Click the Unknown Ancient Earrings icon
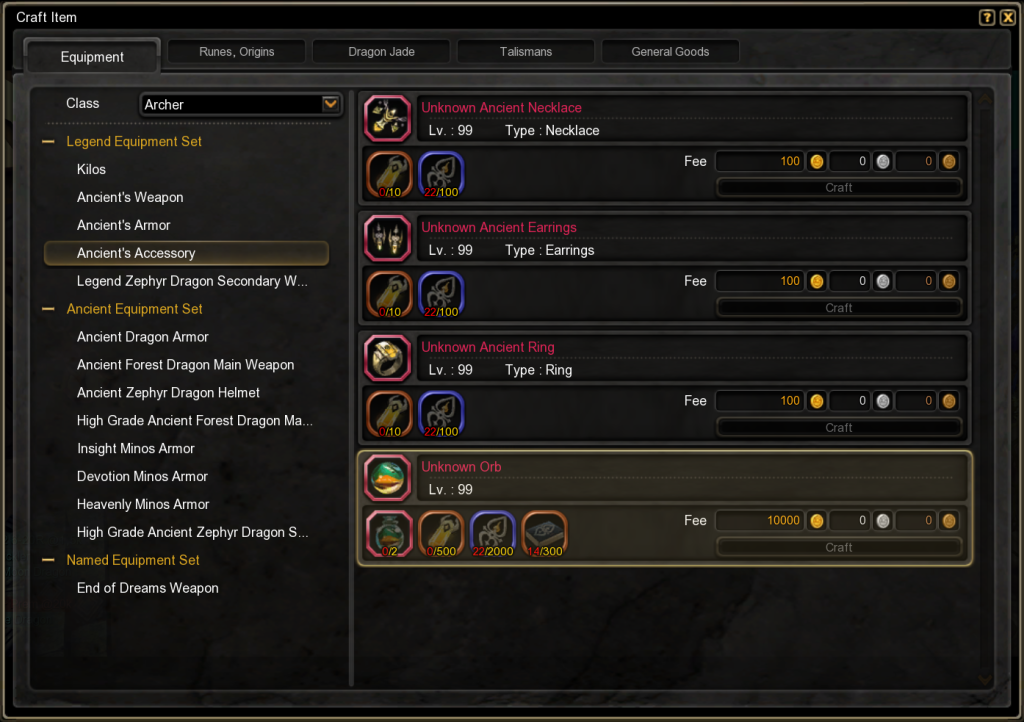Viewport: 1024px width, 722px height. pyautogui.click(x=387, y=238)
